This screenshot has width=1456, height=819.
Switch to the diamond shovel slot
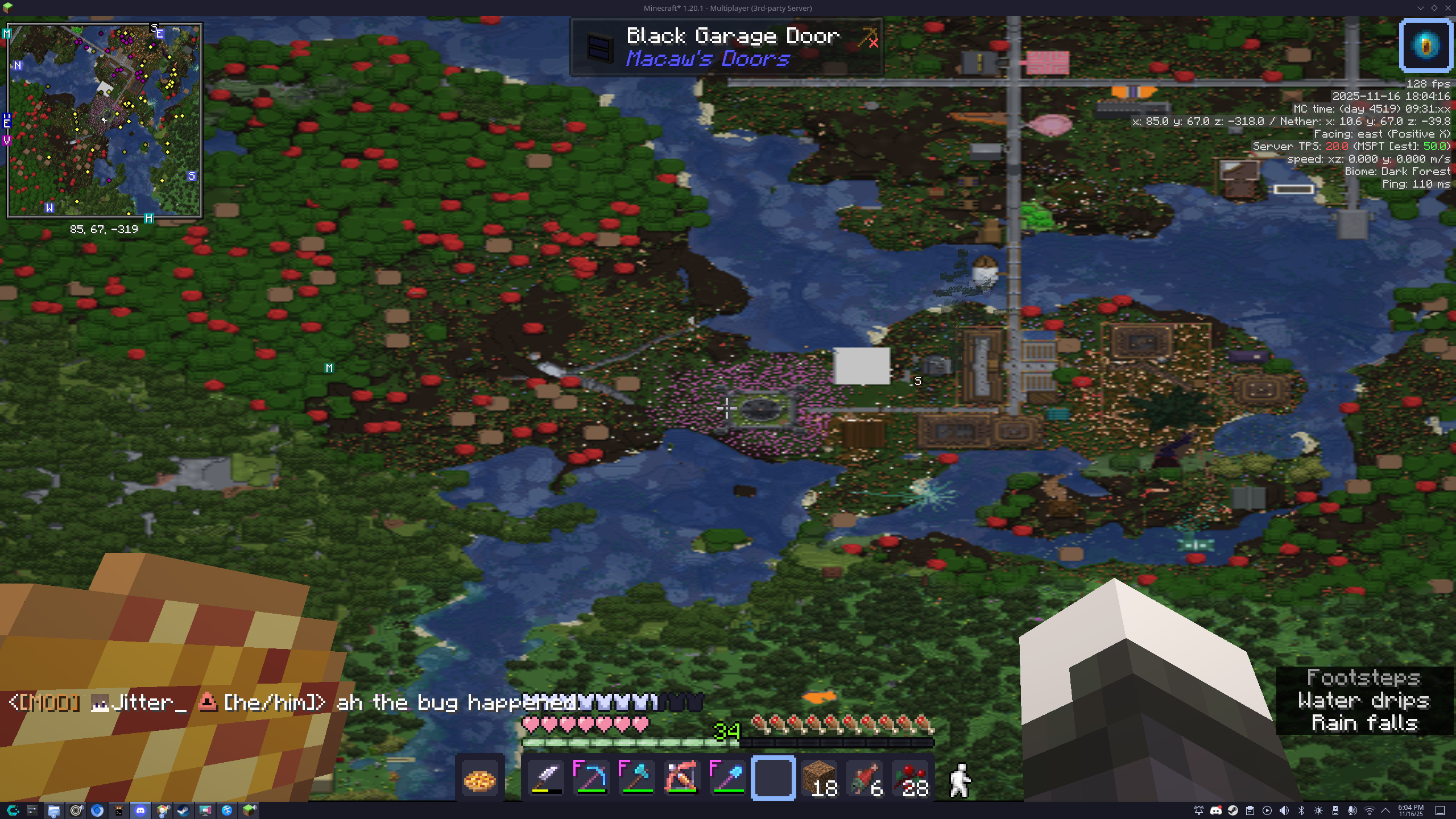[x=727, y=778]
